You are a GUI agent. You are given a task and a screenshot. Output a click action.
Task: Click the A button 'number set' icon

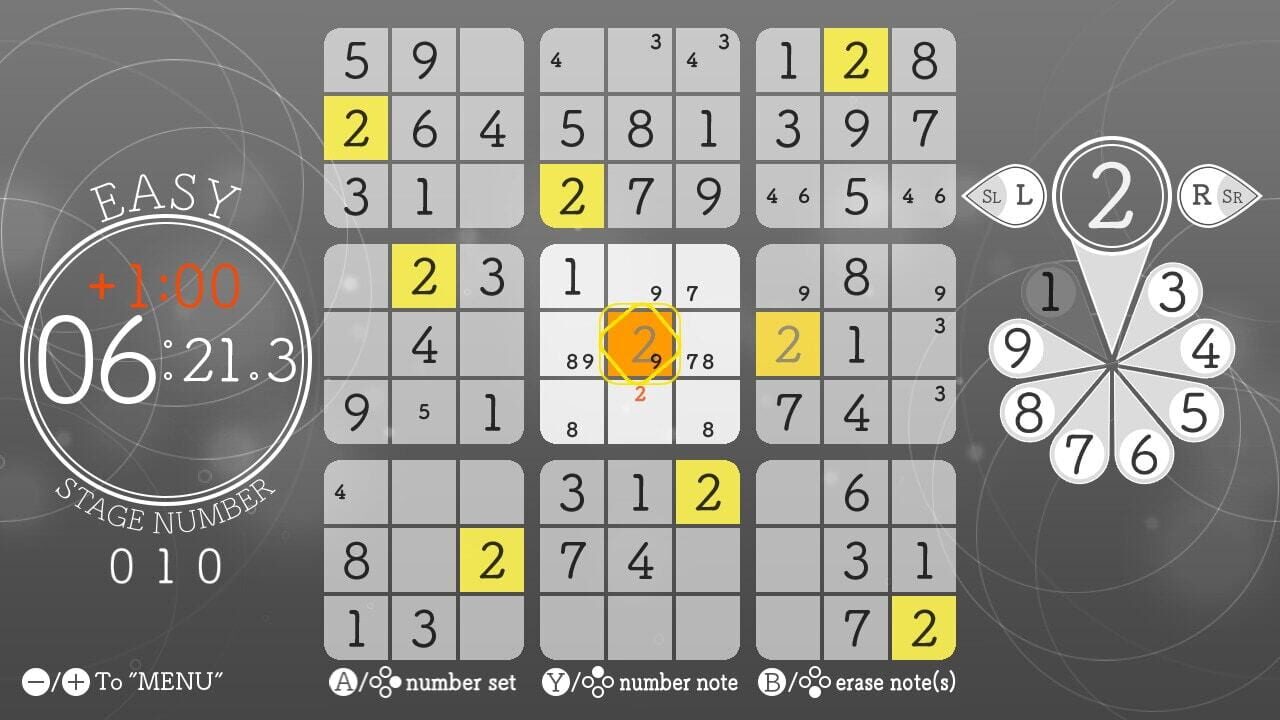345,684
